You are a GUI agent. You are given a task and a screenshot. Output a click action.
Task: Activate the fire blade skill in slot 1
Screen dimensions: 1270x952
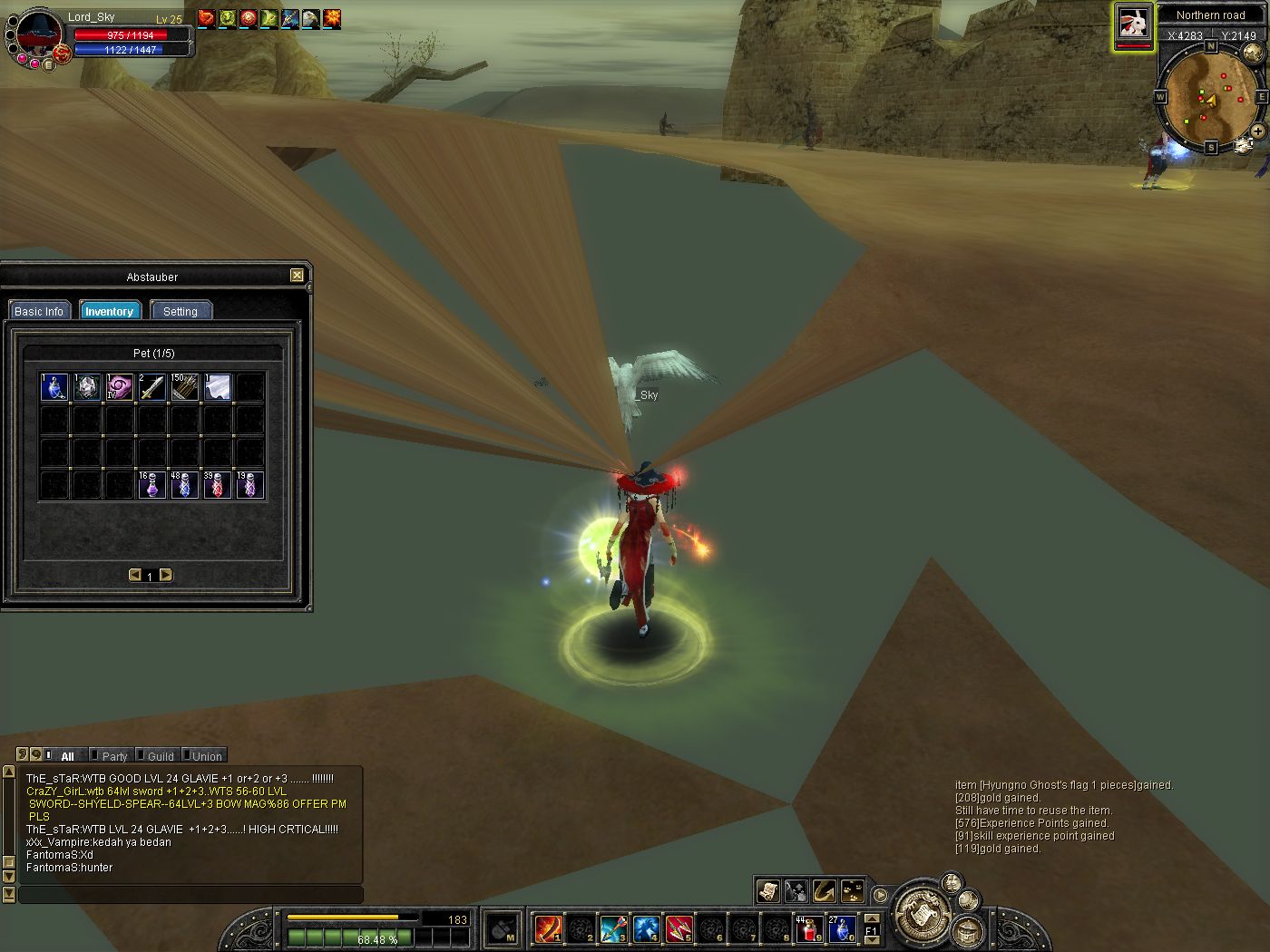[x=548, y=928]
